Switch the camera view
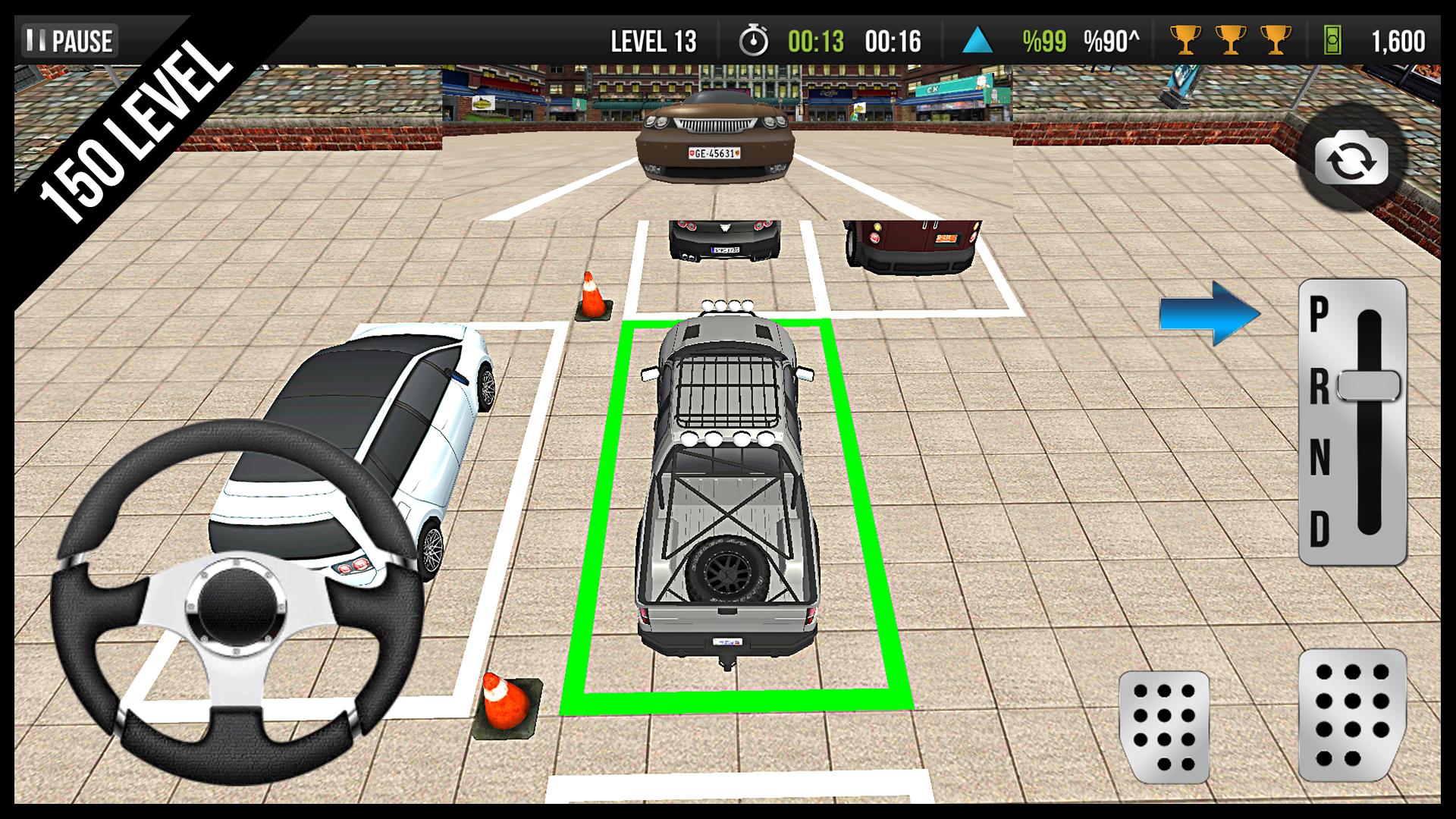This screenshot has height=819, width=1456. tap(1351, 162)
